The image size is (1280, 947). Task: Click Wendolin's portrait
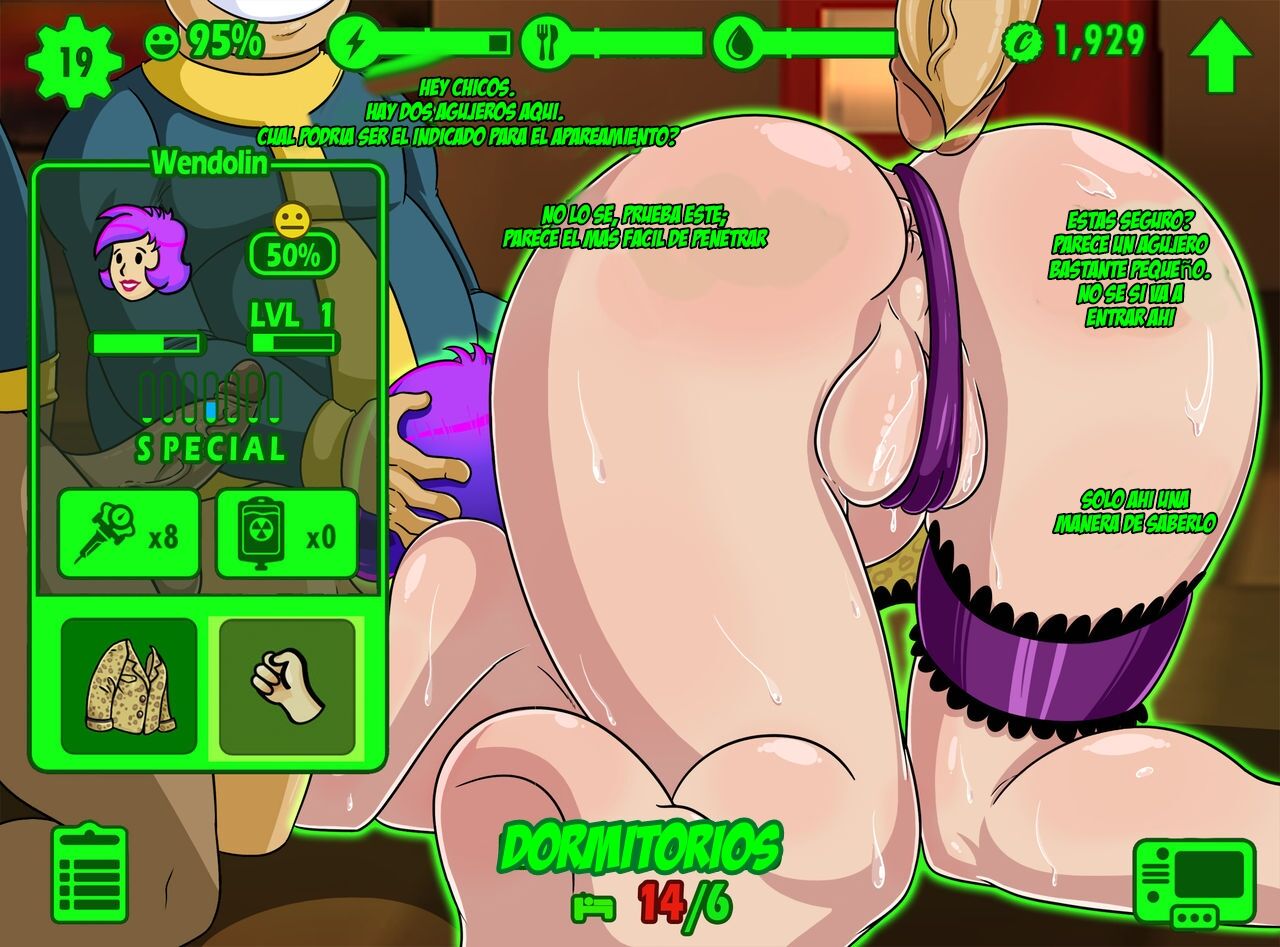[x=138, y=254]
